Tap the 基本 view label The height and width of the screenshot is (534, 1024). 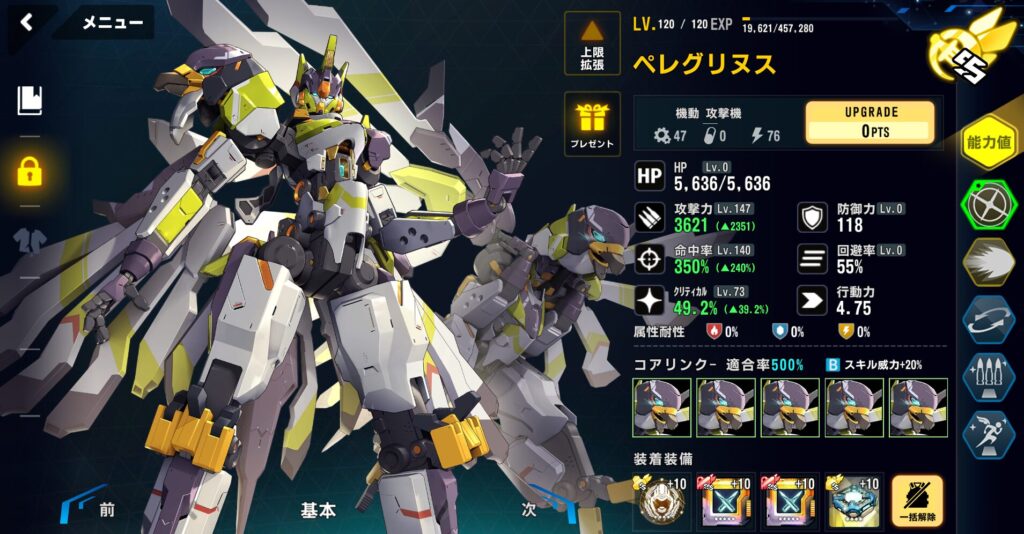[318, 510]
